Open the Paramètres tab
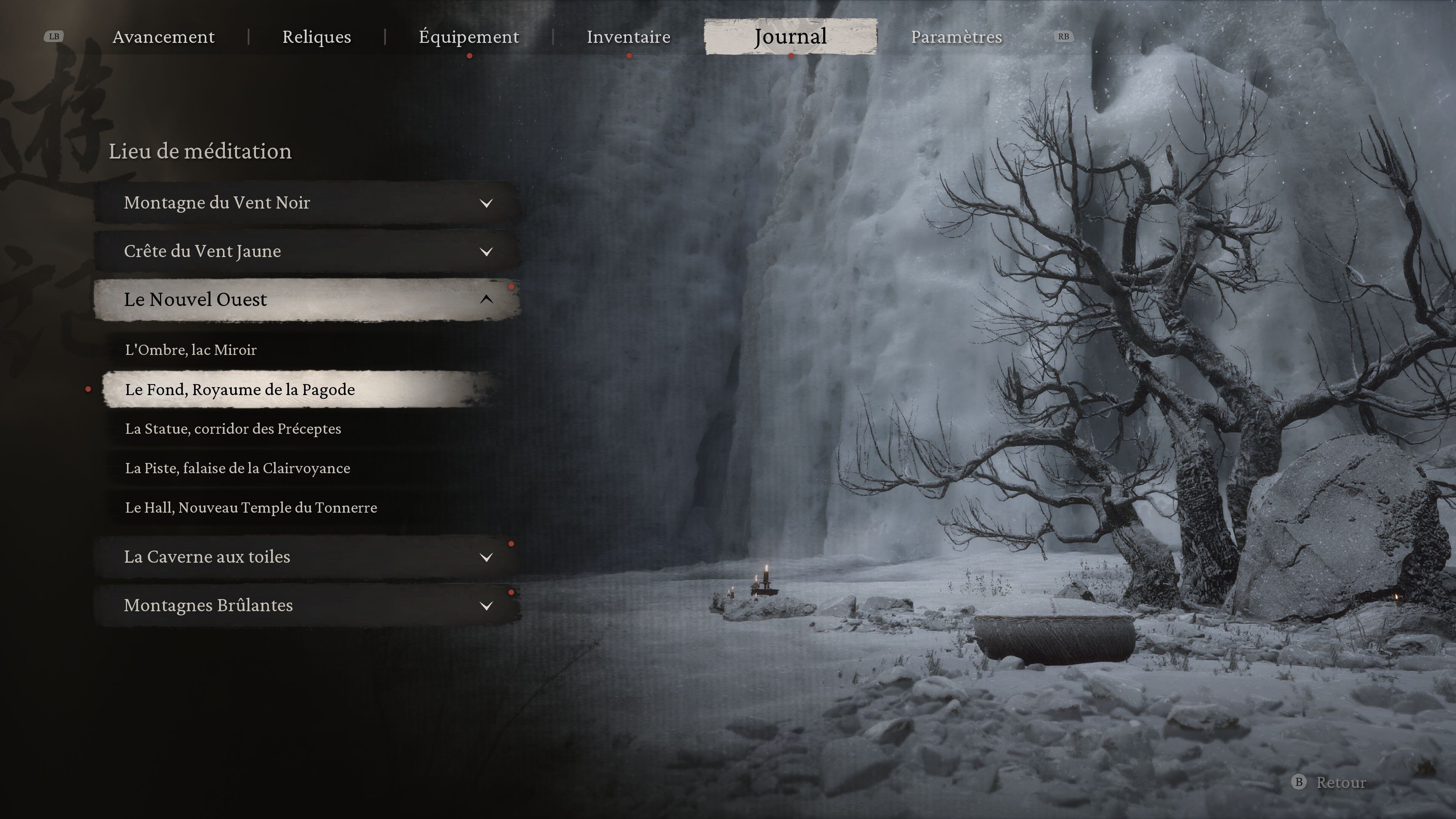Viewport: 1456px width, 819px height. (956, 37)
